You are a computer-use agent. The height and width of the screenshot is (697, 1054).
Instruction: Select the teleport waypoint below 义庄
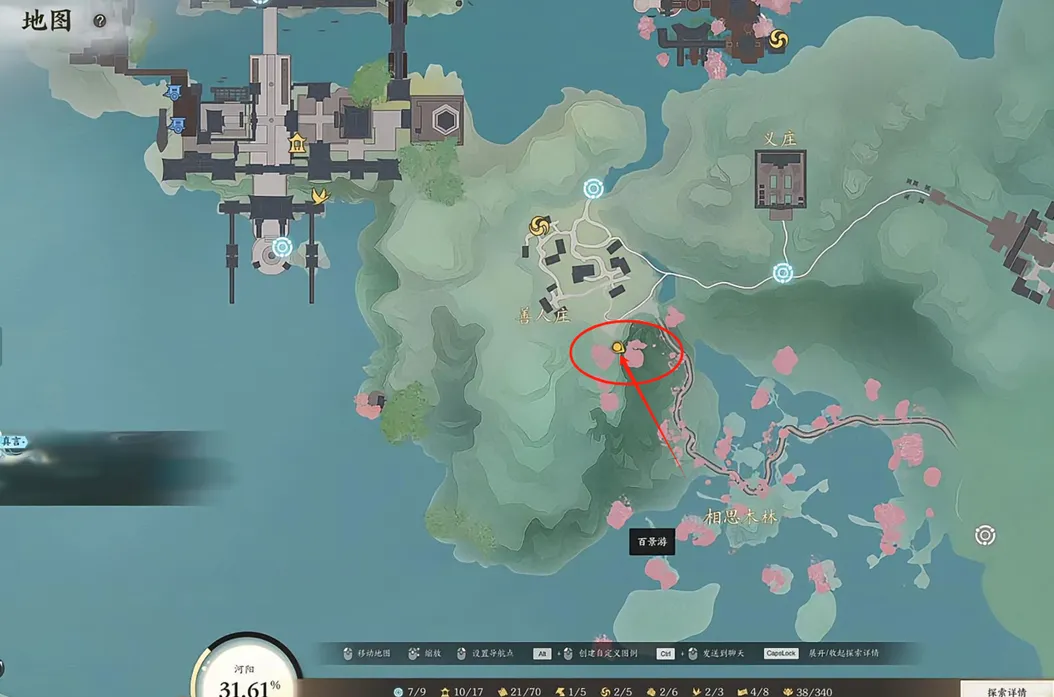point(783,272)
